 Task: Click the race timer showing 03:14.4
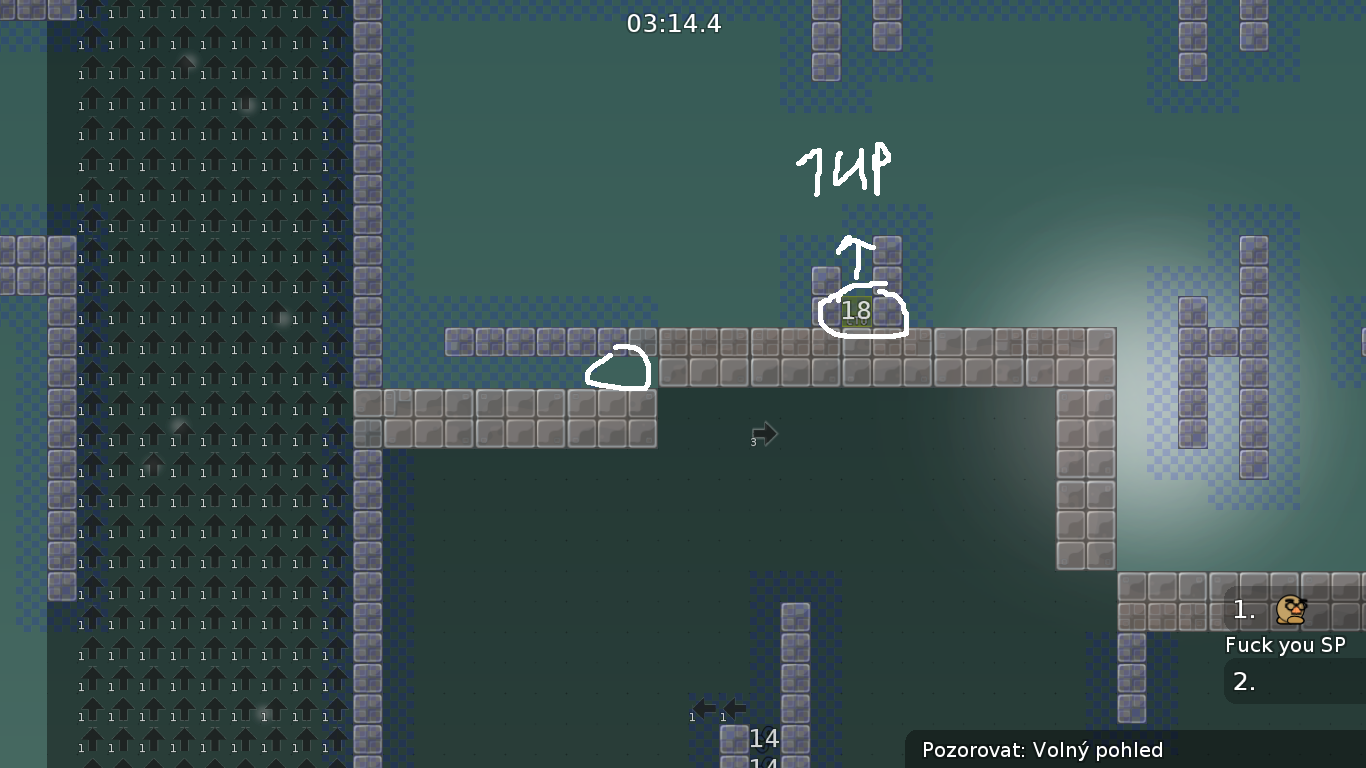674,24
